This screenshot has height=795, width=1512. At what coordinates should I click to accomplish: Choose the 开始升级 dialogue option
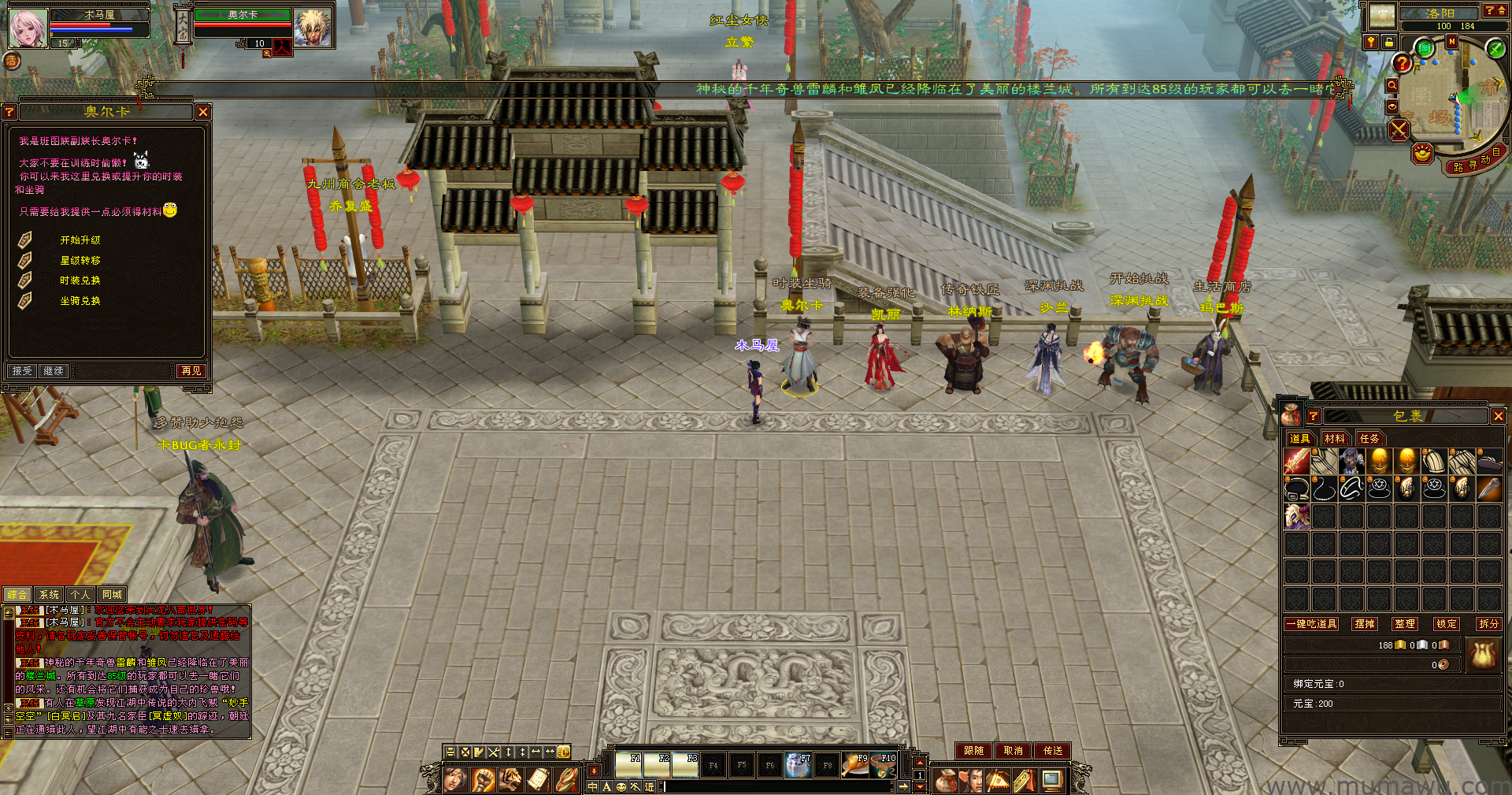coord(80,240)
